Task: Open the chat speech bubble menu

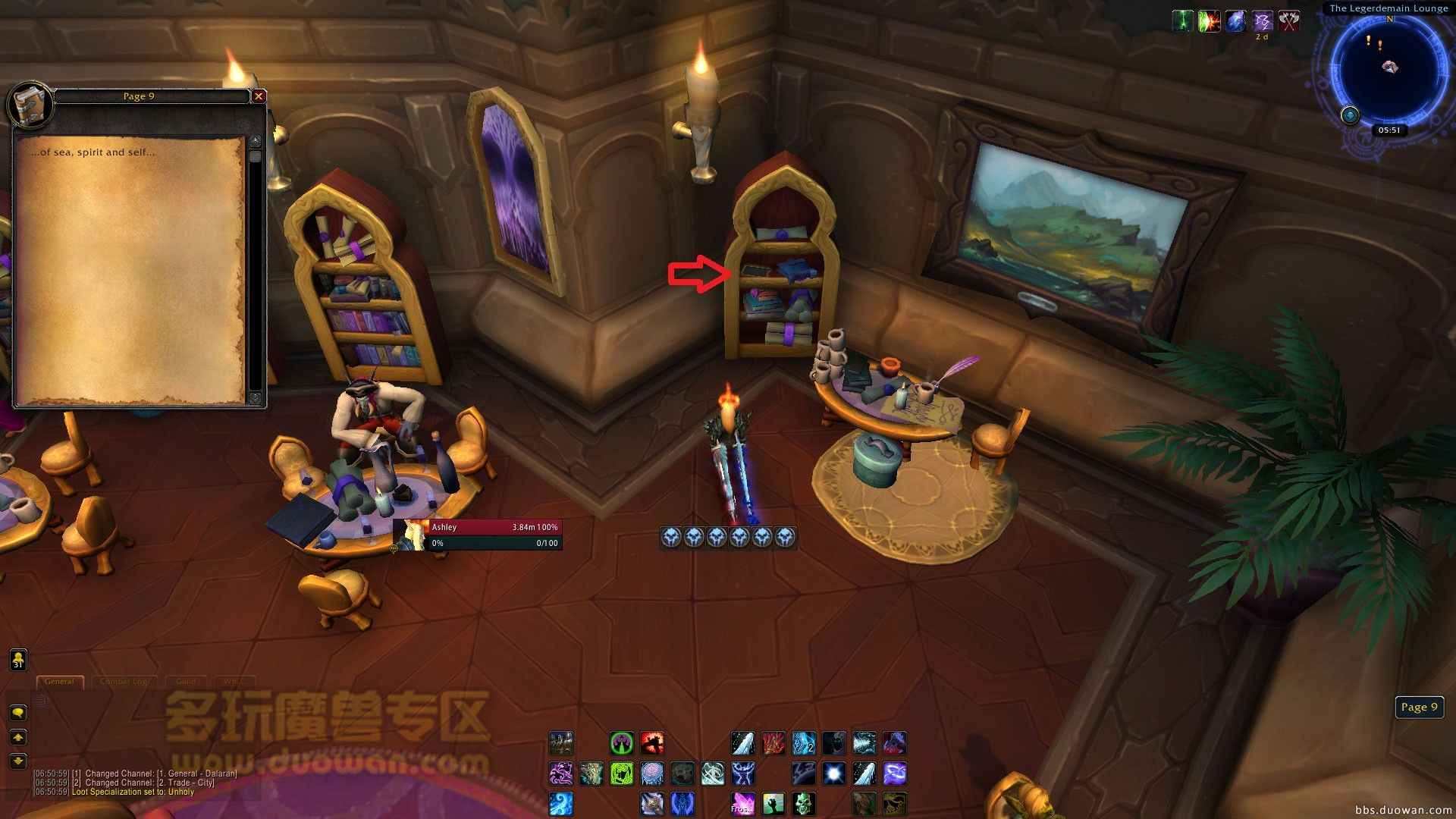Action: 18,712
